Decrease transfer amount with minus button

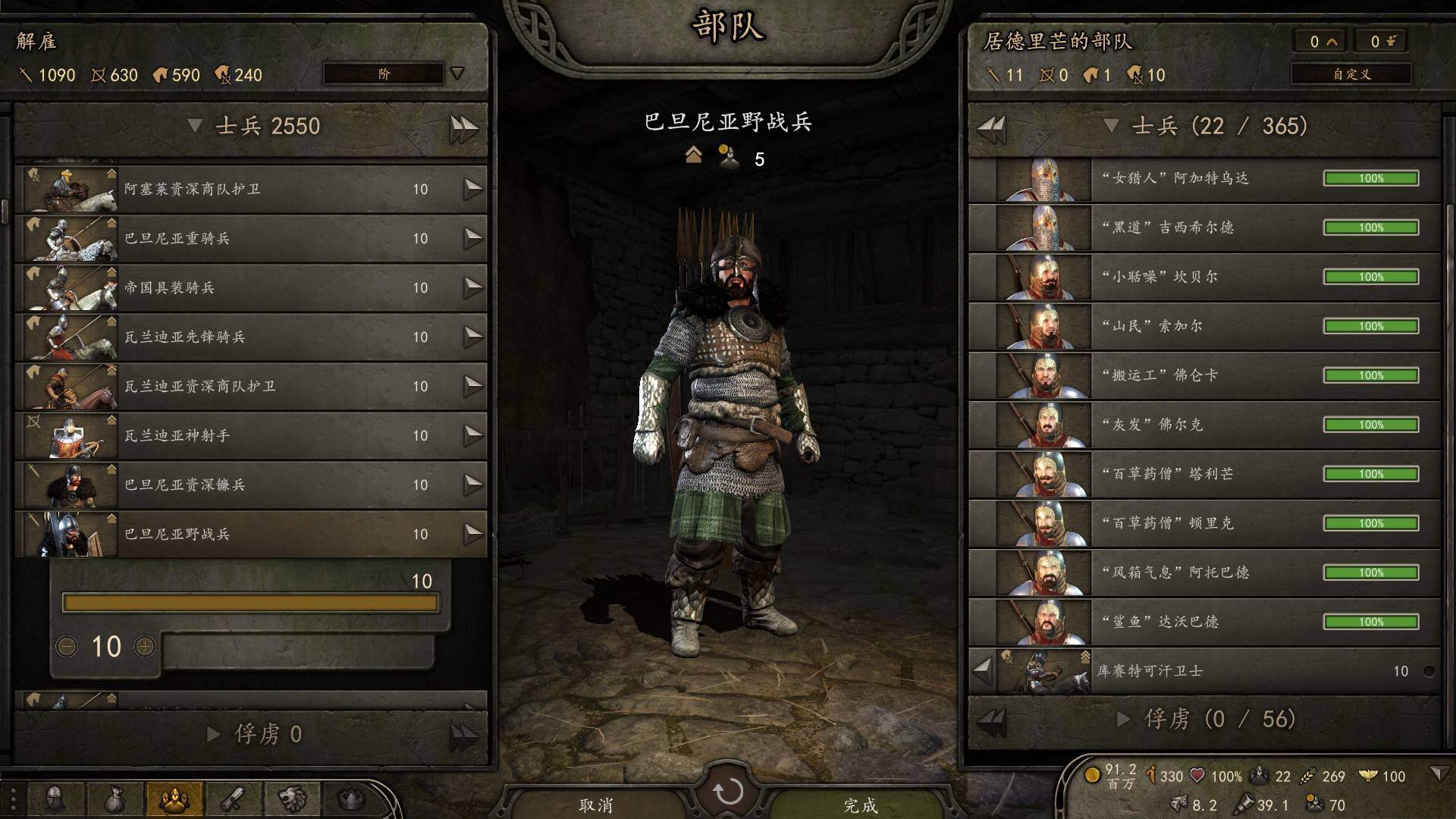coord(67,646)
